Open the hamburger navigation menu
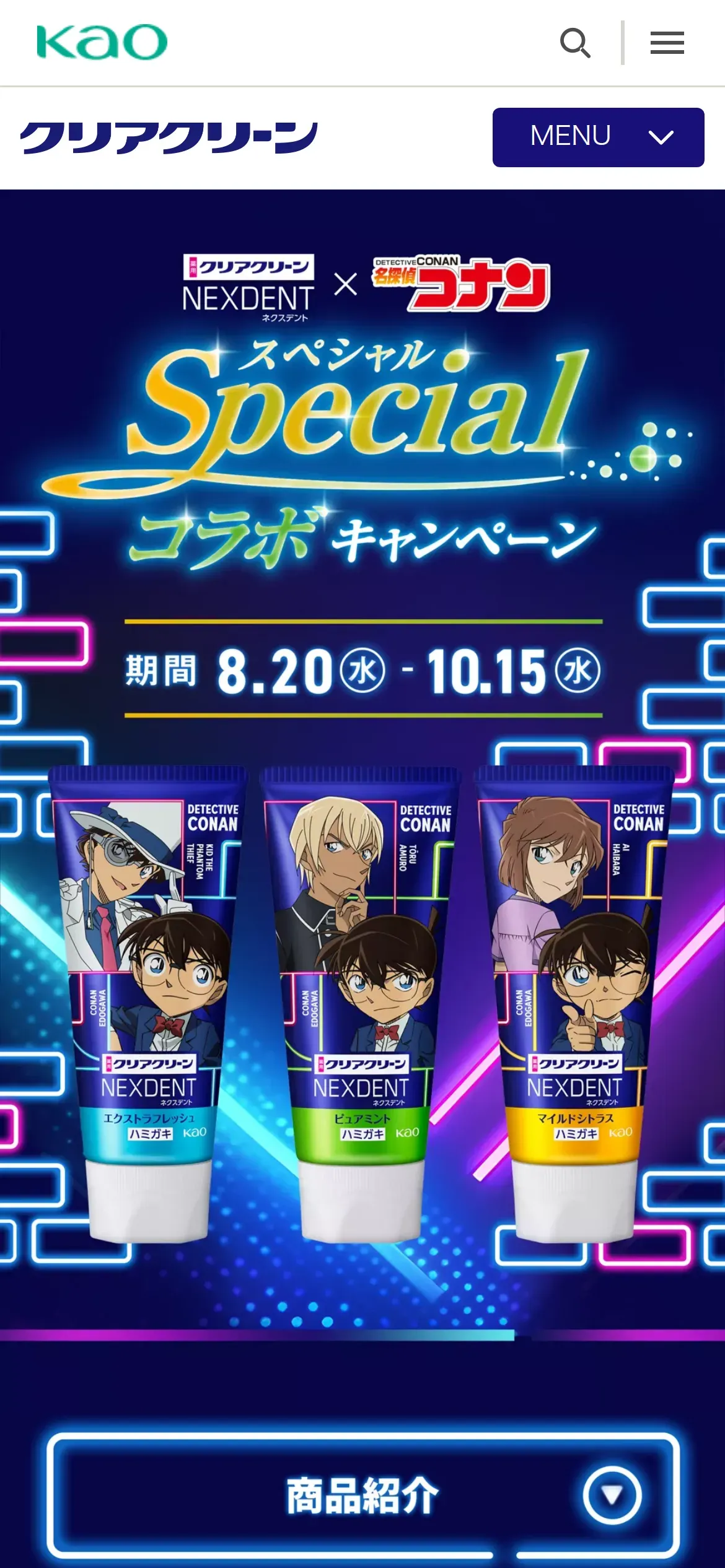Image resolution: width=725 pixels, height=1568 pixels. 667,43
